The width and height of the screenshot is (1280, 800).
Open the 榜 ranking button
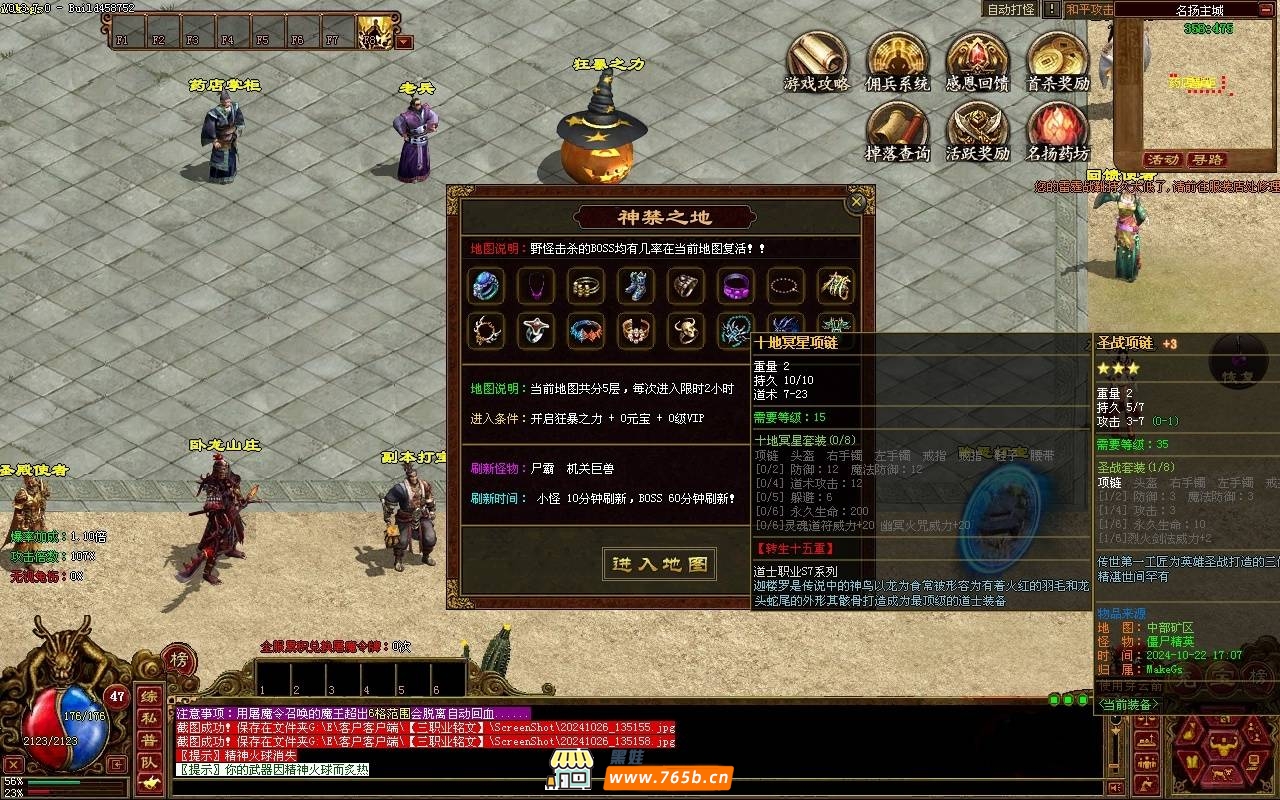coord(178,660)
